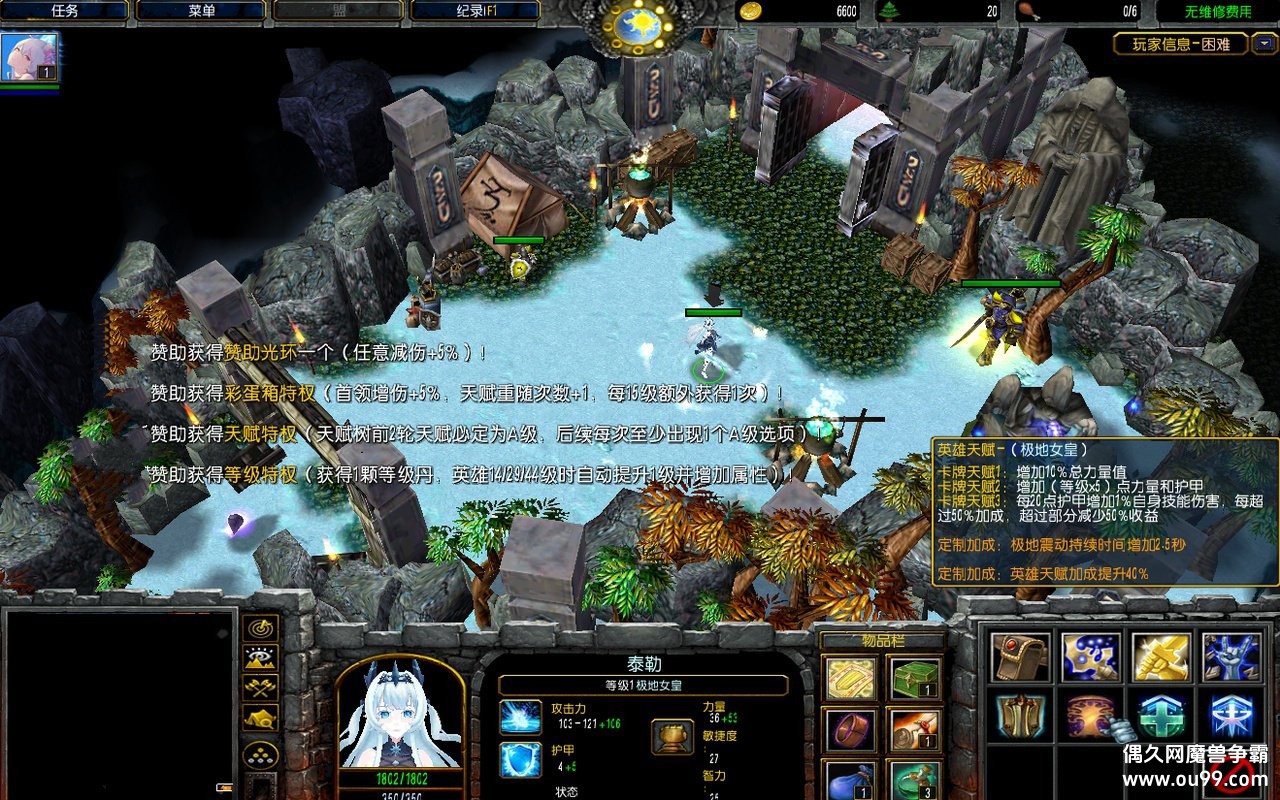
Task: Toggle the minimap creep camp display button
Action: (261, 718)
